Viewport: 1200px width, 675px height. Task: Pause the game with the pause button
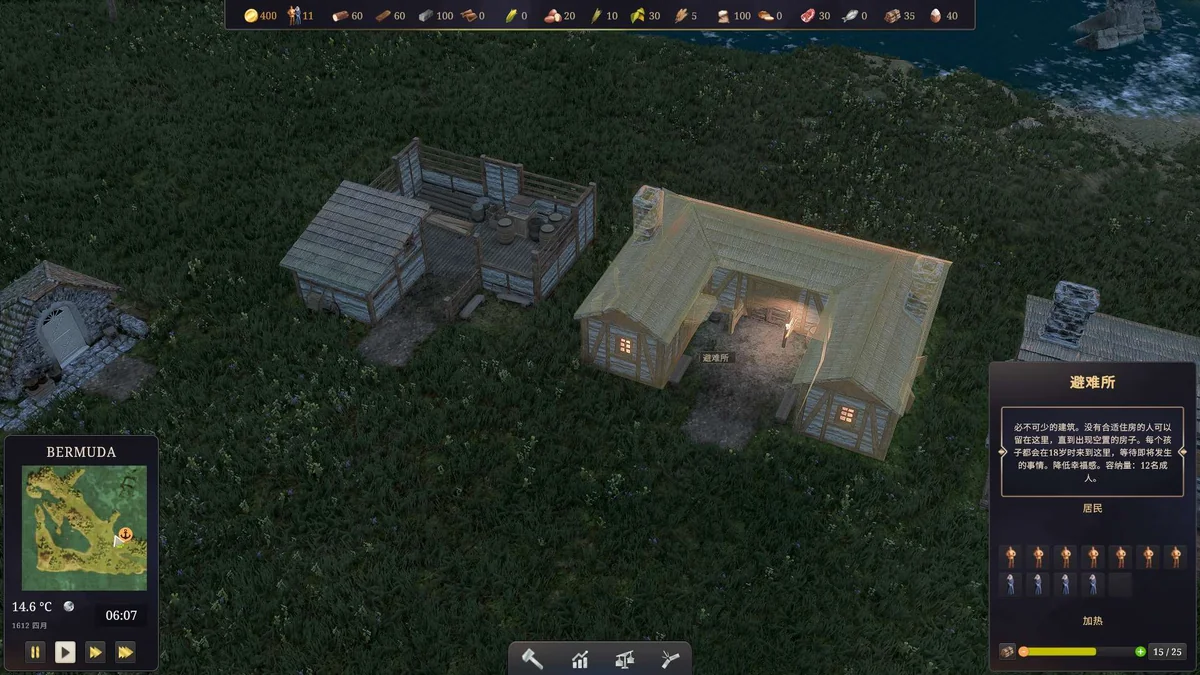point(35,652)
